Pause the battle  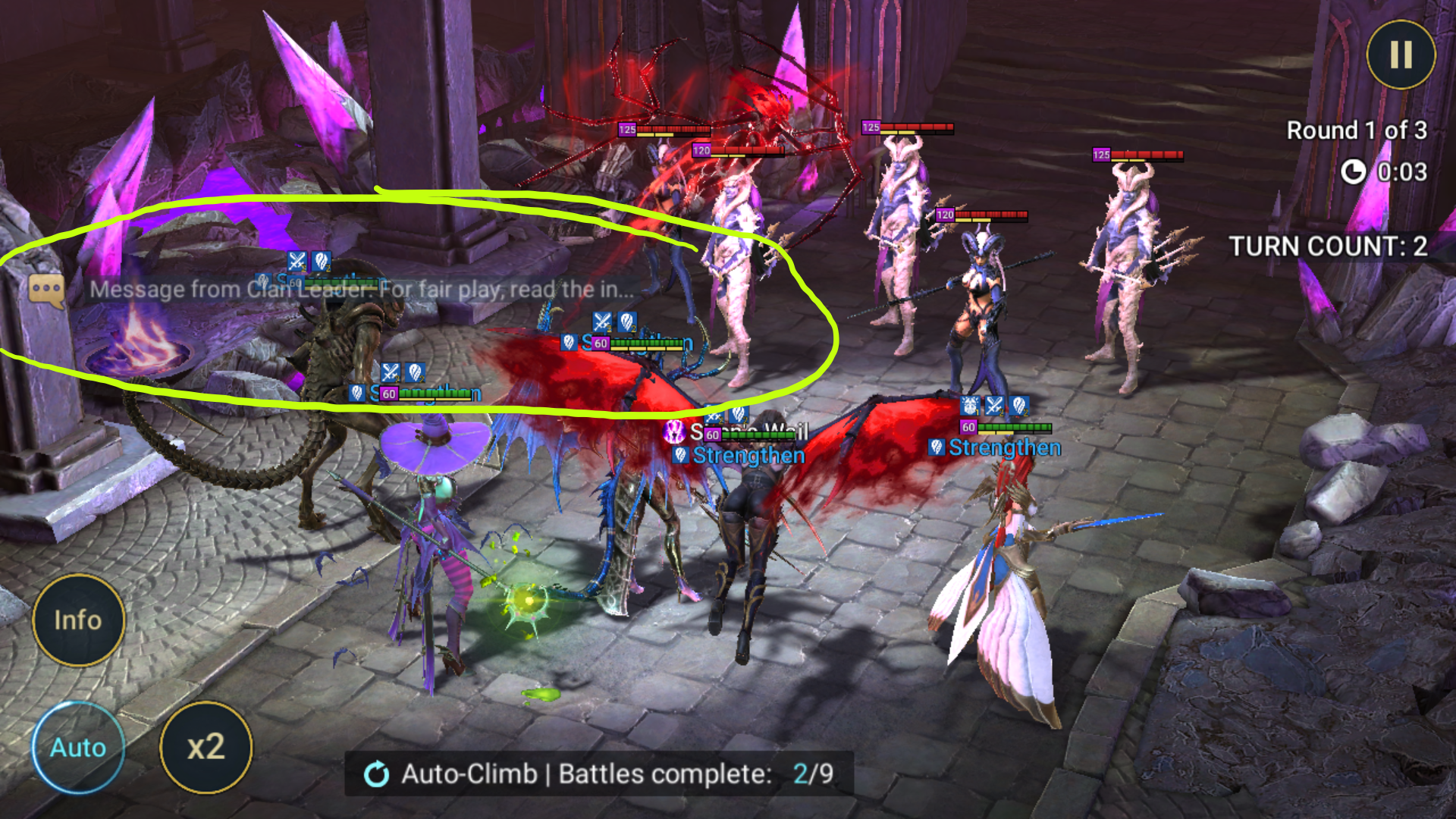(x=1400, y=55)
